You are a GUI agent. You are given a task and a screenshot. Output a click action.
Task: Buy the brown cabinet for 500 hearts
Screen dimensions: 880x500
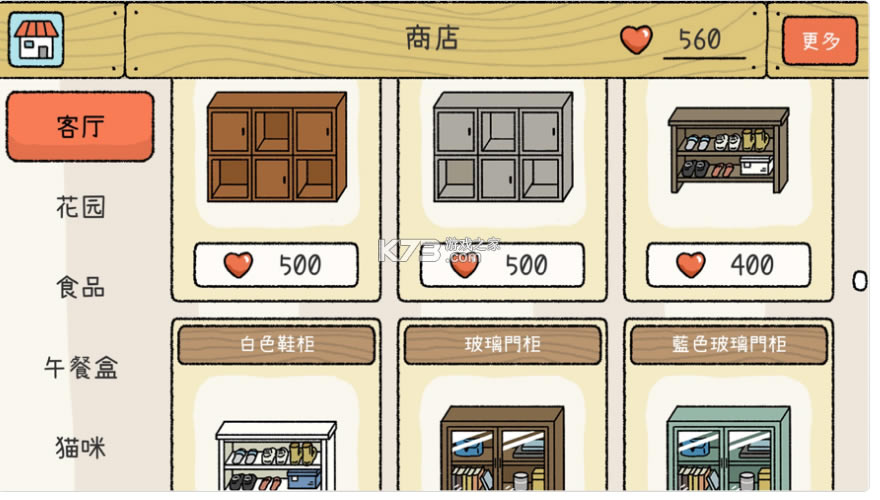click(x=276, y=265)
